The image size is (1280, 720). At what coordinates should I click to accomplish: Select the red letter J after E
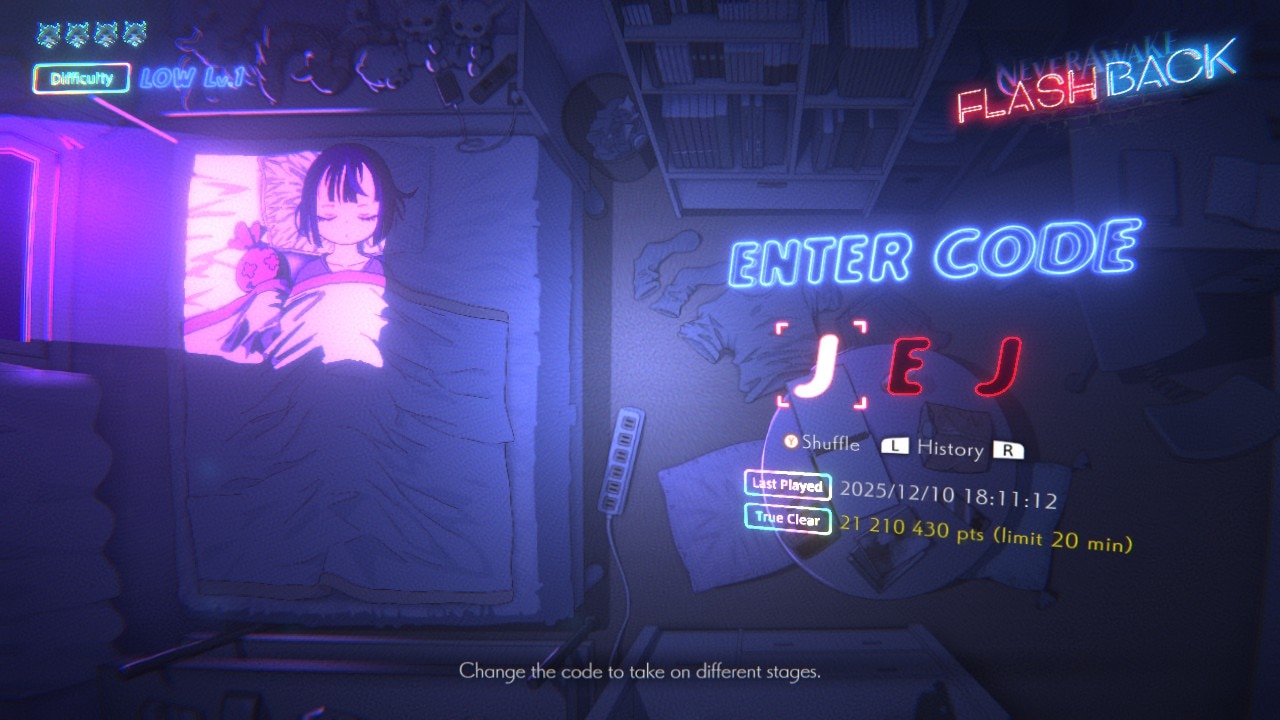[997, 367]
